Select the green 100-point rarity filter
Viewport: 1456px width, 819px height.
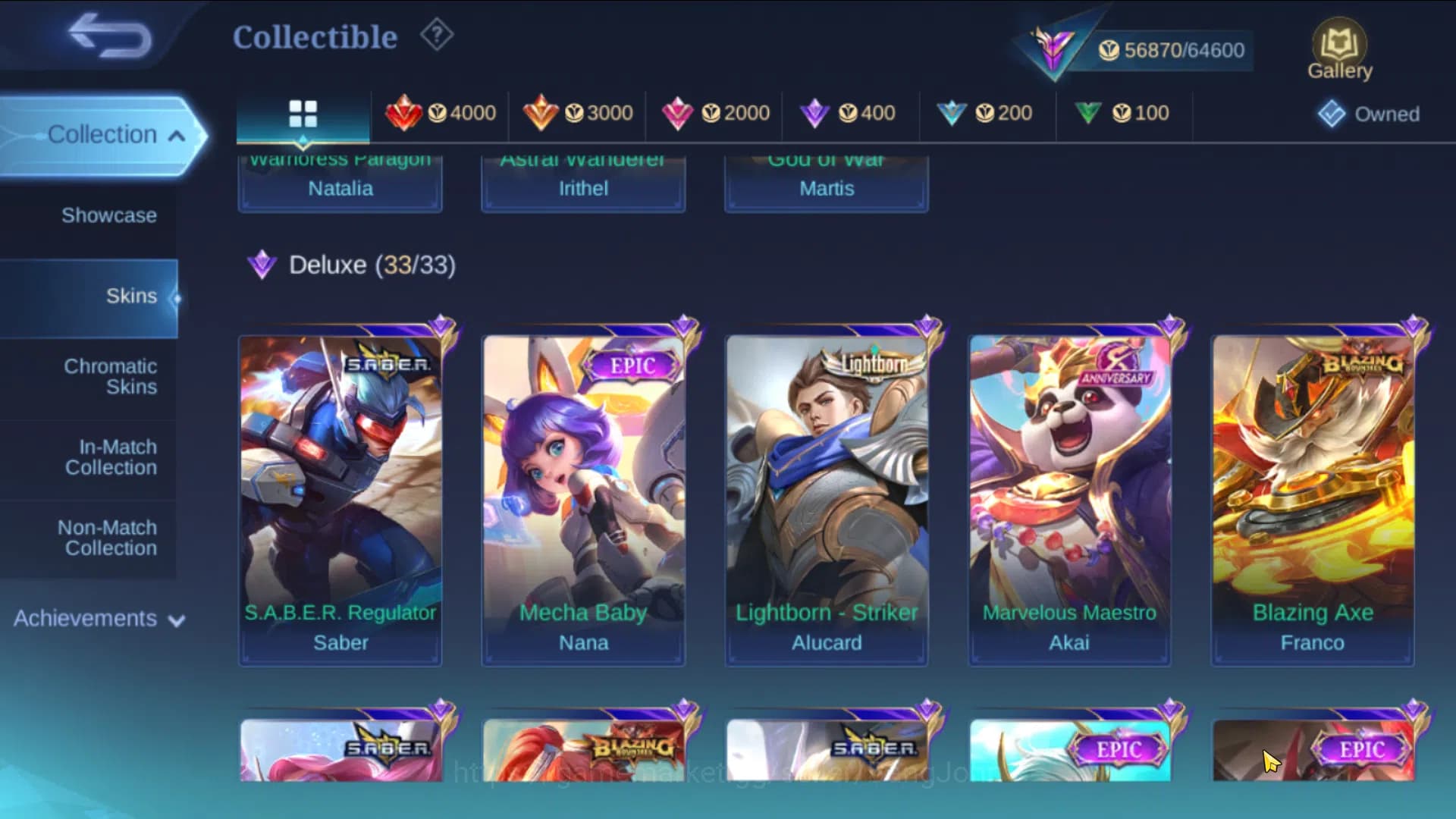point(1124,112)
